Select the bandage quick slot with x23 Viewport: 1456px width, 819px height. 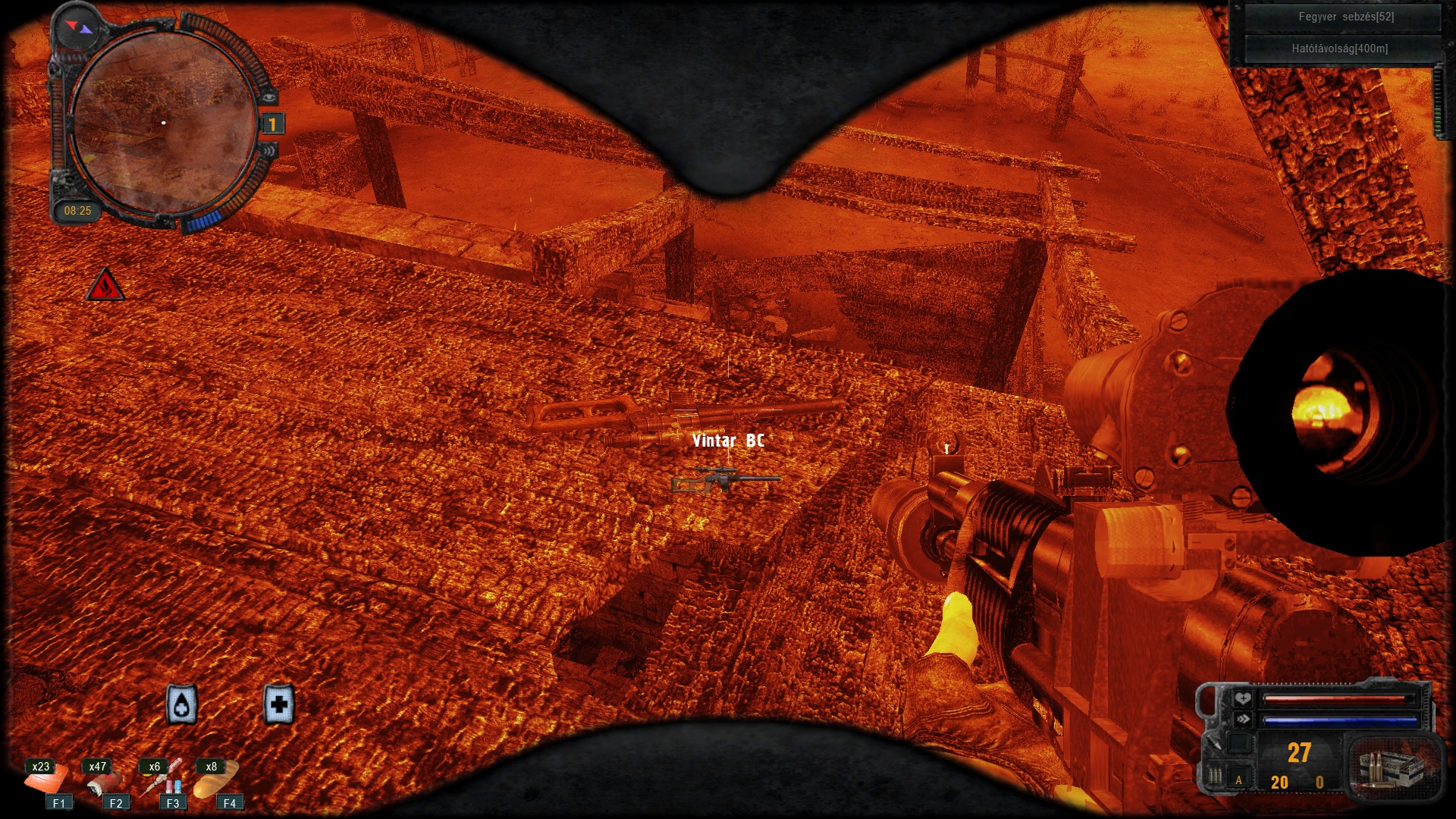click(x=44, y=779)
